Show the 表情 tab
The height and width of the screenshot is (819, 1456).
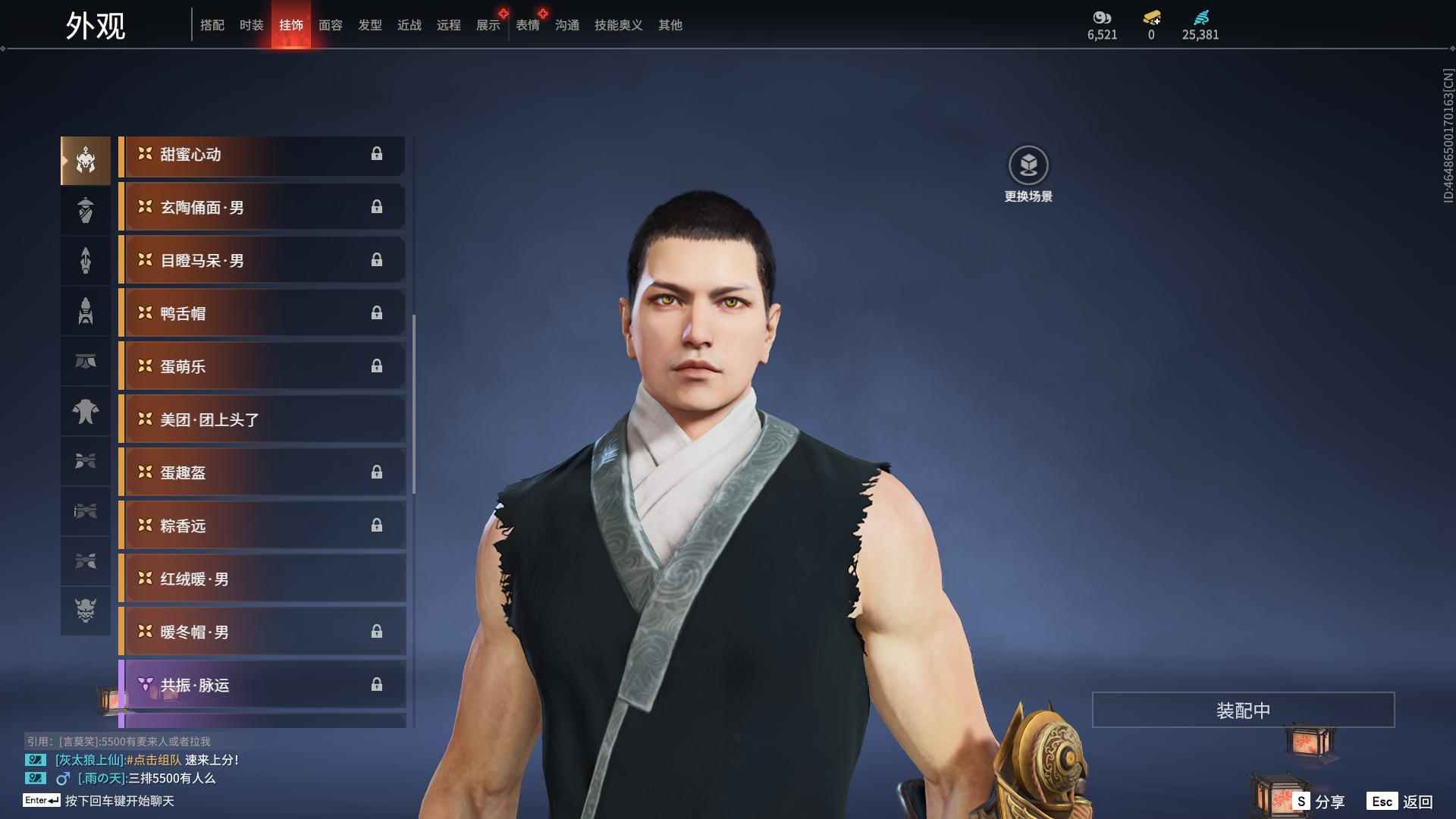(x=527, y=25)
